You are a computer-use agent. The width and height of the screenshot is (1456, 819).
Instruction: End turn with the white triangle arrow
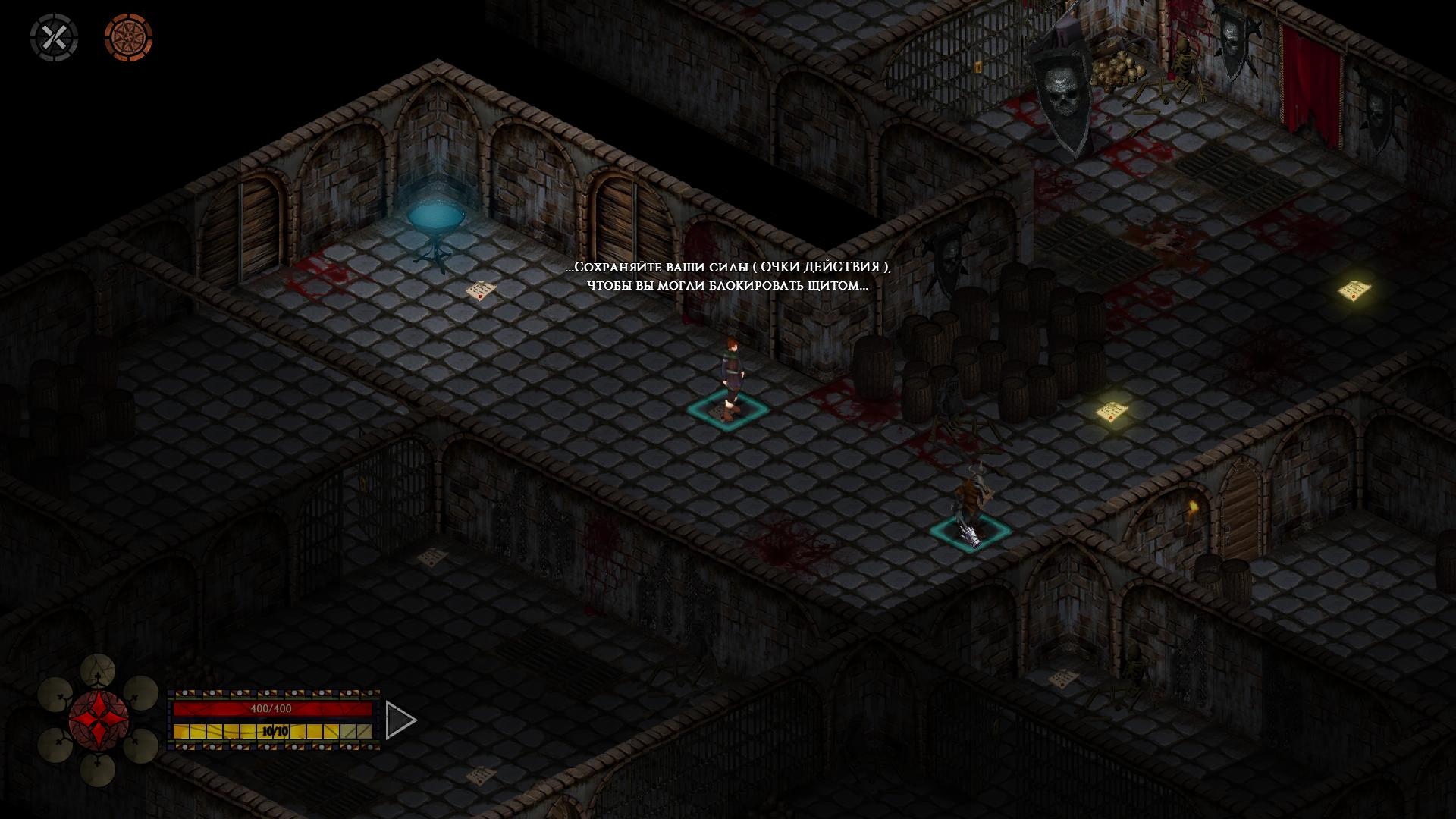click(x=399, y=720)
